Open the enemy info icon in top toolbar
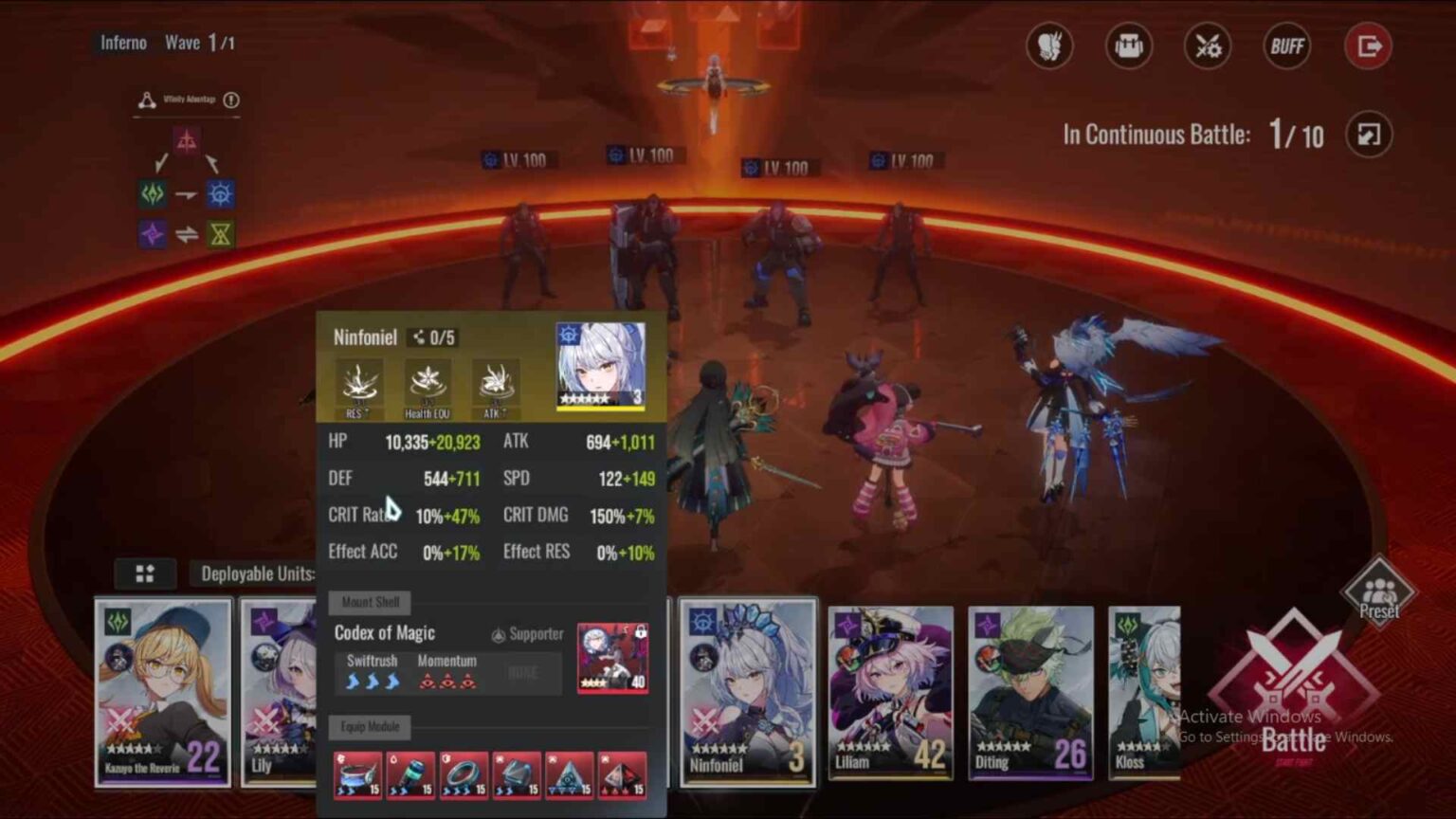 tap(1049, 45)
